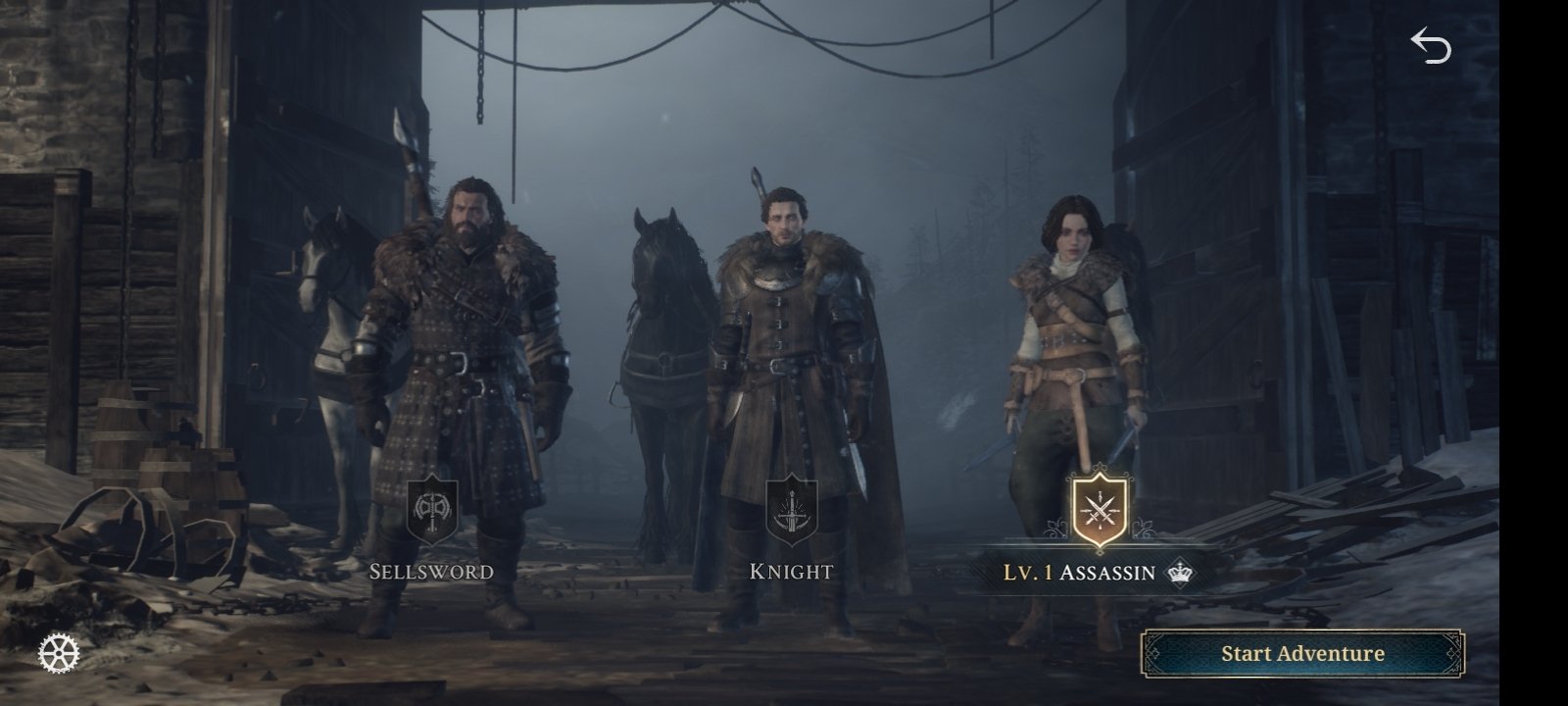Image resolution: width=1568 pixels, height=706 pixels.
Task: Choose the Lv. 1 Assassin label
Action: coord(1079,573)
